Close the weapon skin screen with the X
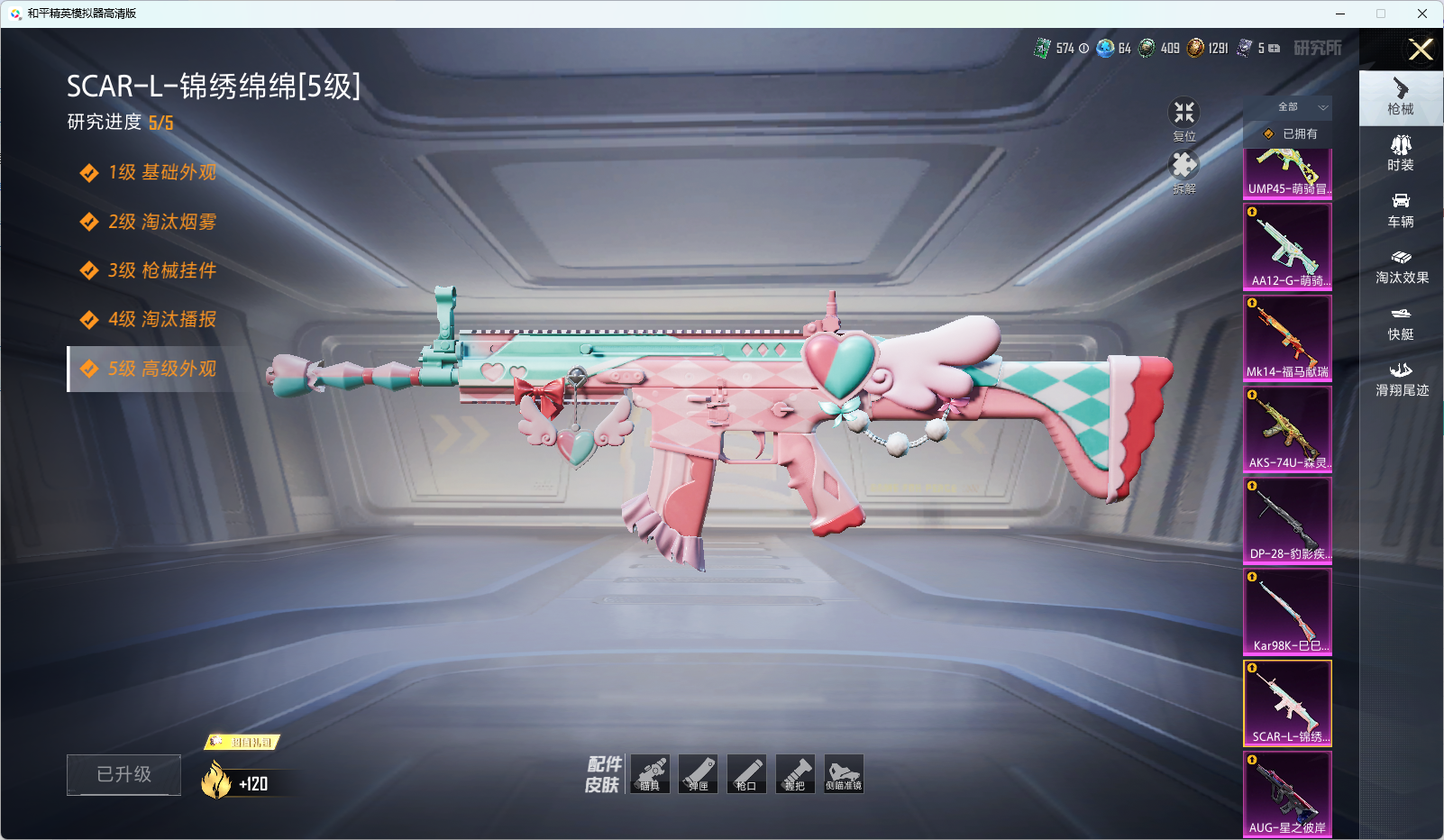 pyautogui.click(x=1421, y=50)
